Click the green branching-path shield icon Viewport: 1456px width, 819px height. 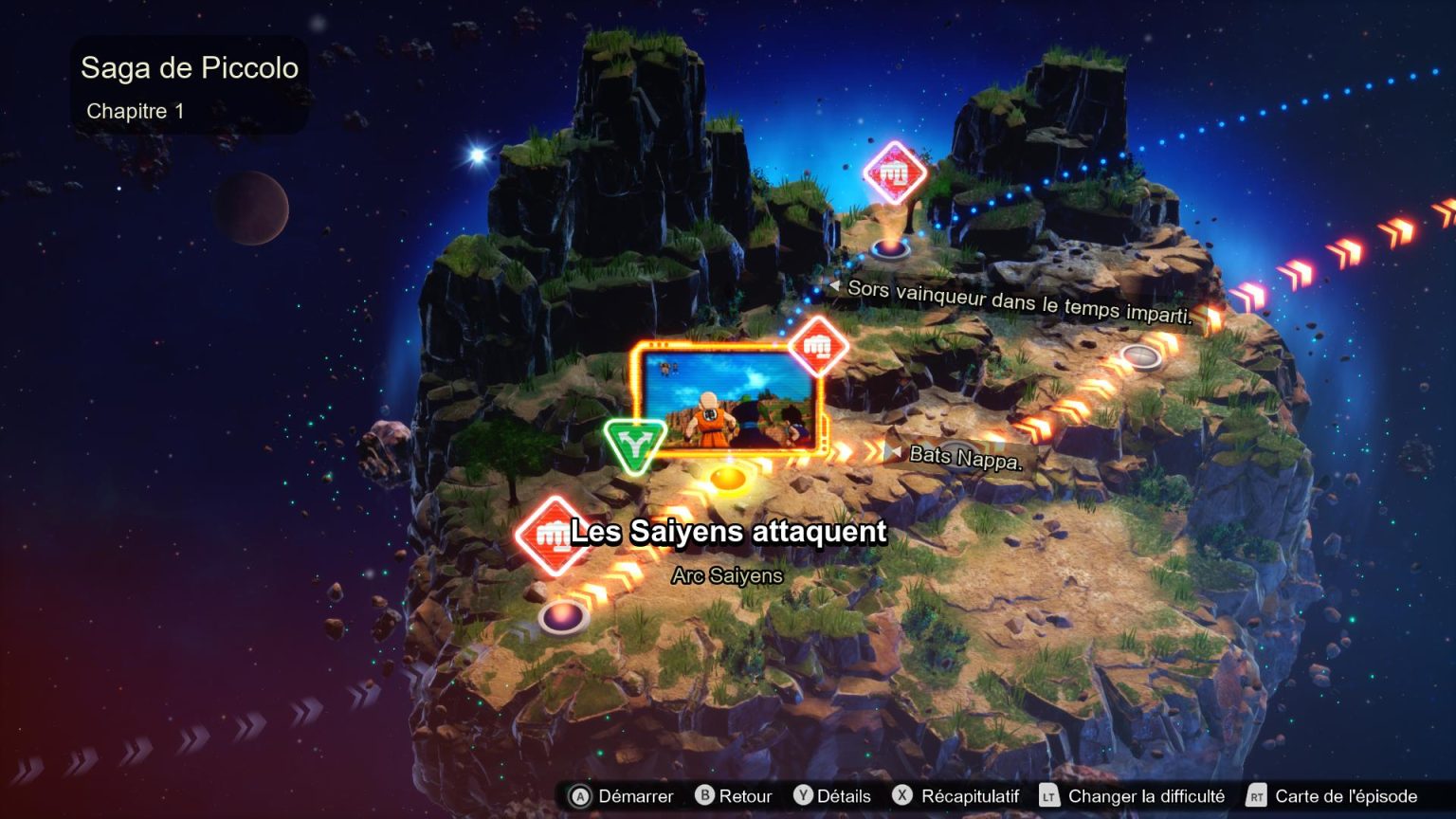(x=634, y=444)
